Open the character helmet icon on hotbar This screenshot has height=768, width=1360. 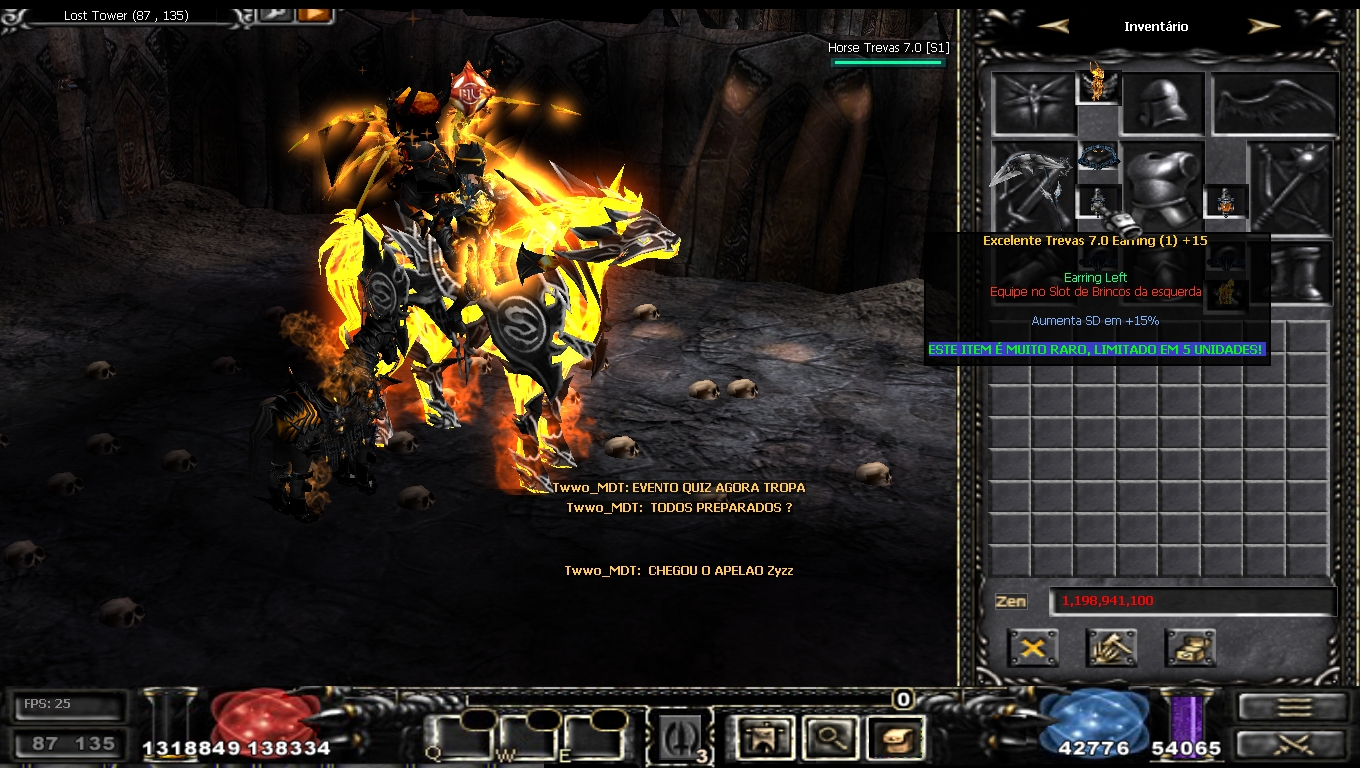tap(762, 740)
